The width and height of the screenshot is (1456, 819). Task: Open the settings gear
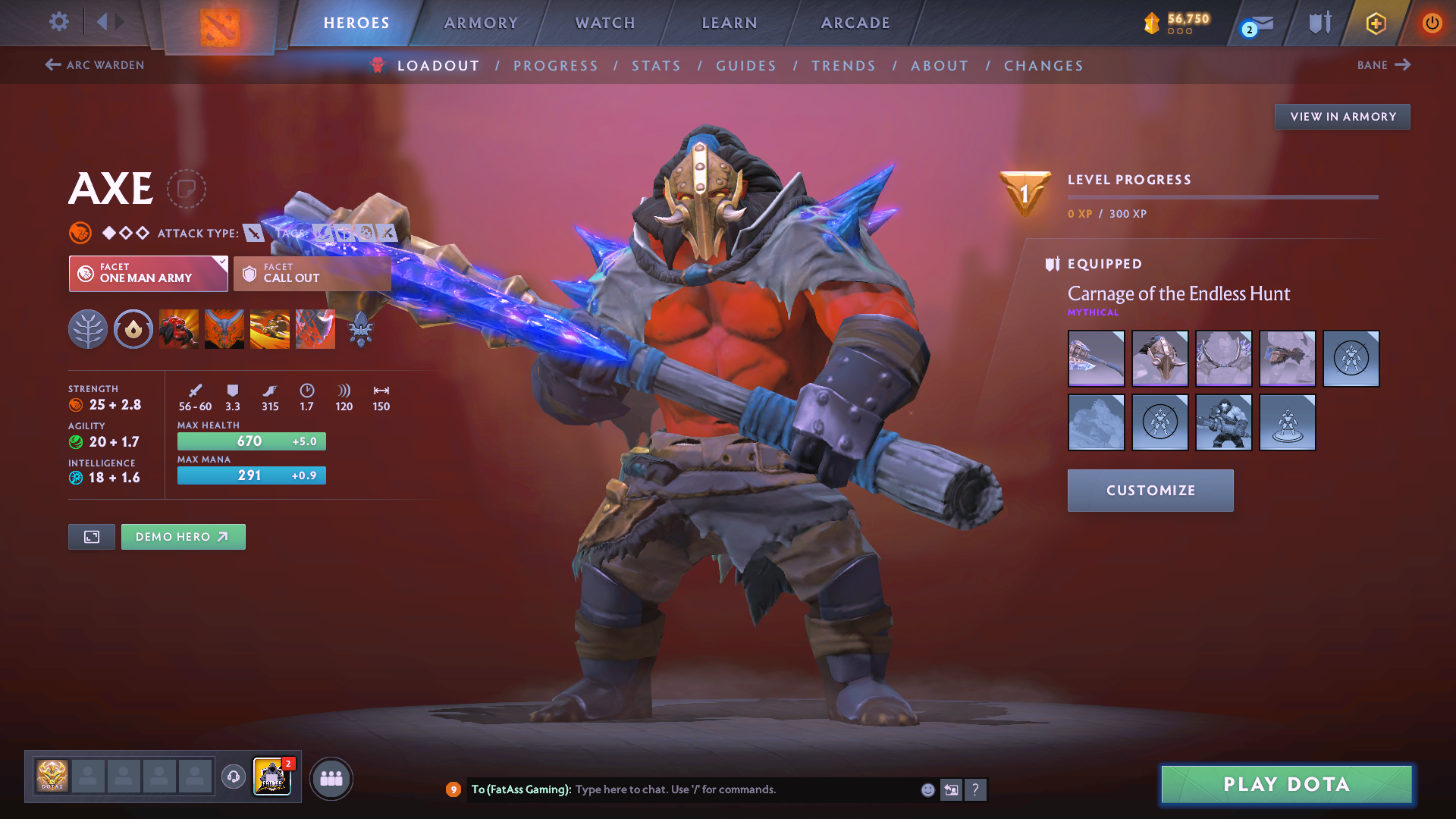point(59,21)
